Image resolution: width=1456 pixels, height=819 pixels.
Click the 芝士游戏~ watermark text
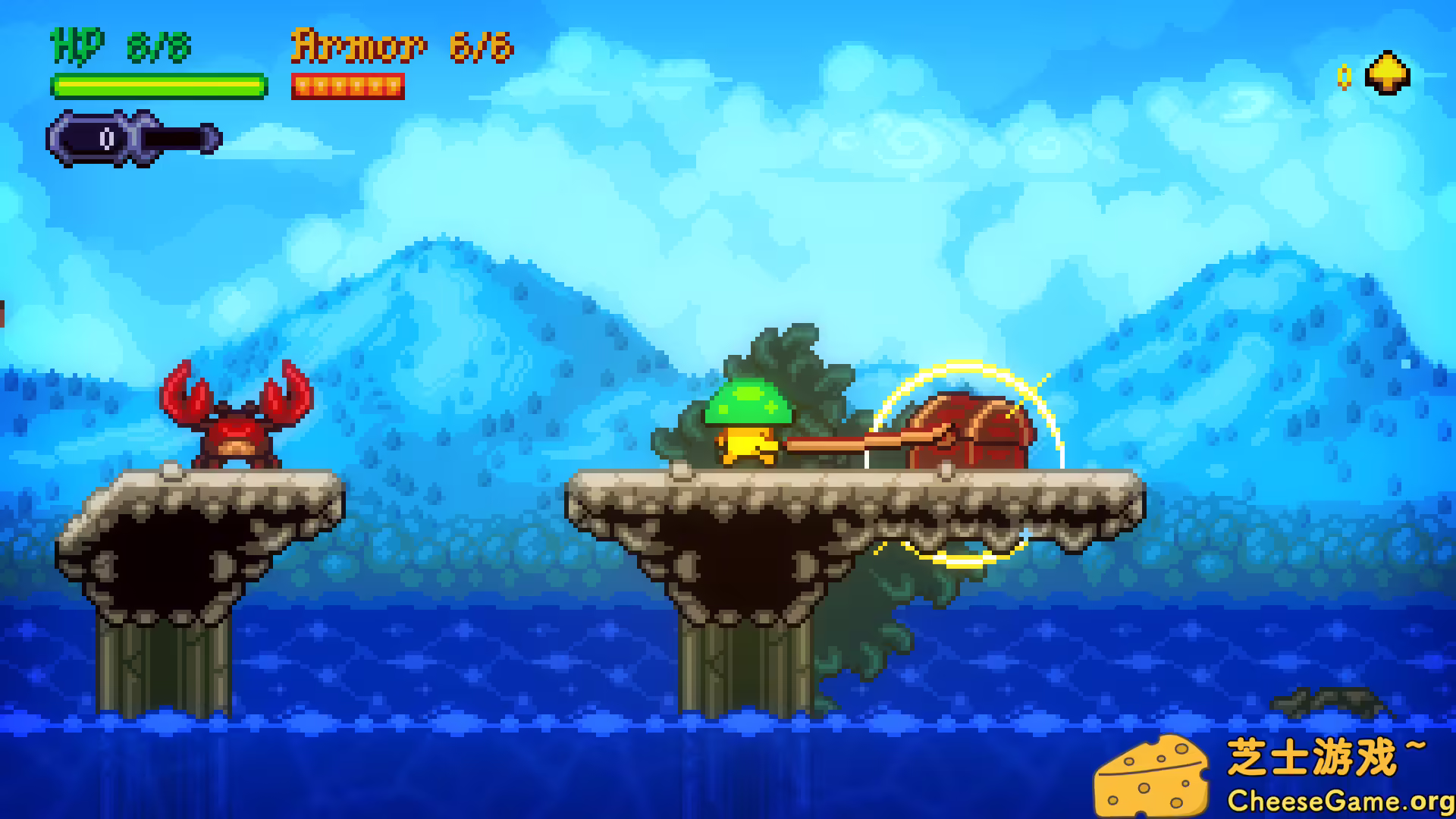coord(1327,755)
